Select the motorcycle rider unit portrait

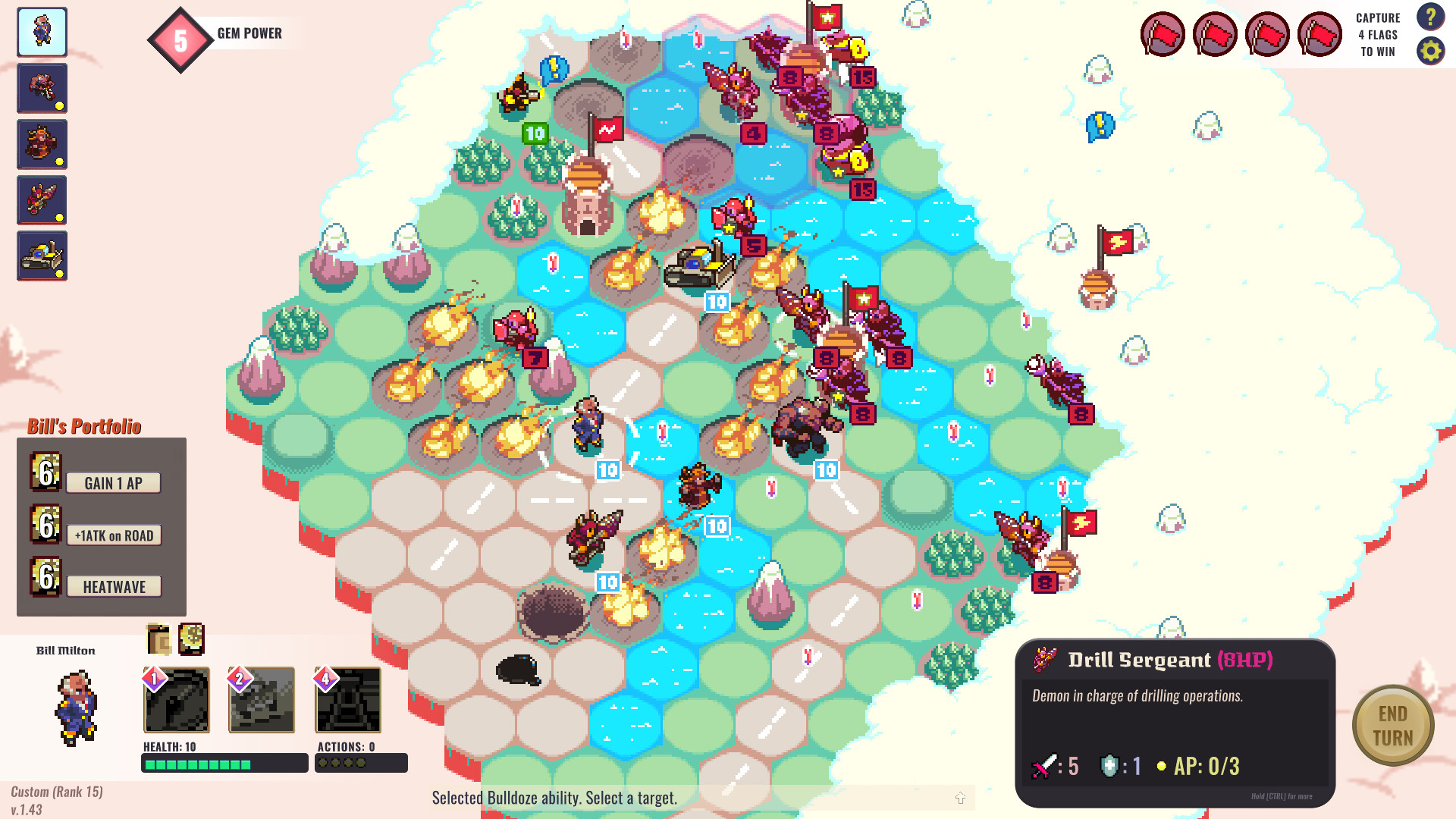(42, 88)
